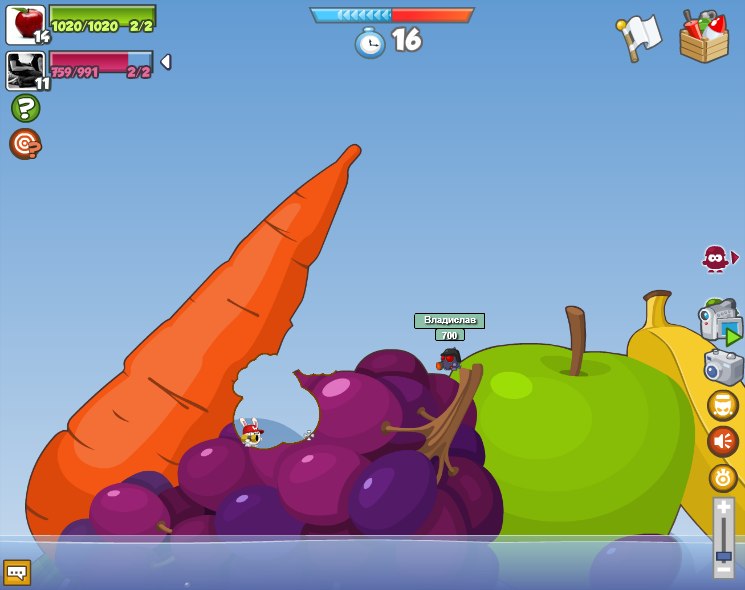Viewport: 745px width, 590px height.
Task: Zoom in with the plus button
Action: click(723, 507)
